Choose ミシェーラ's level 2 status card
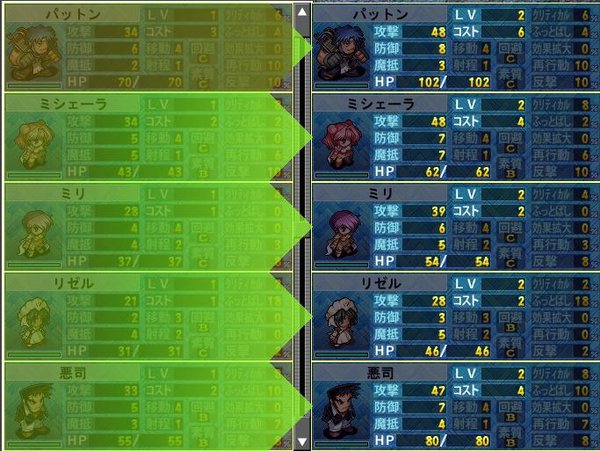 [455, 136]
